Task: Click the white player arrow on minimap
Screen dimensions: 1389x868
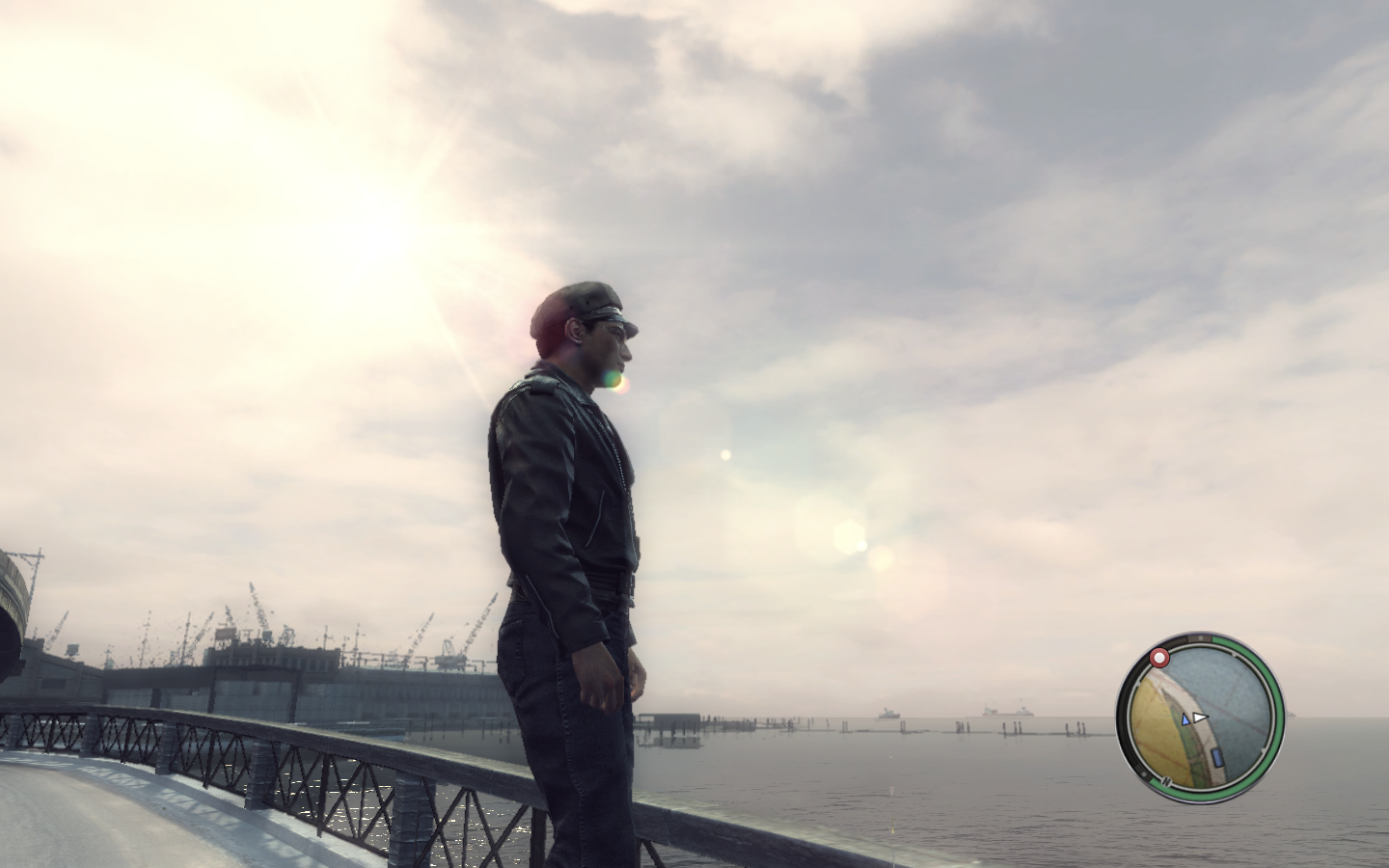Action: 1199,718
